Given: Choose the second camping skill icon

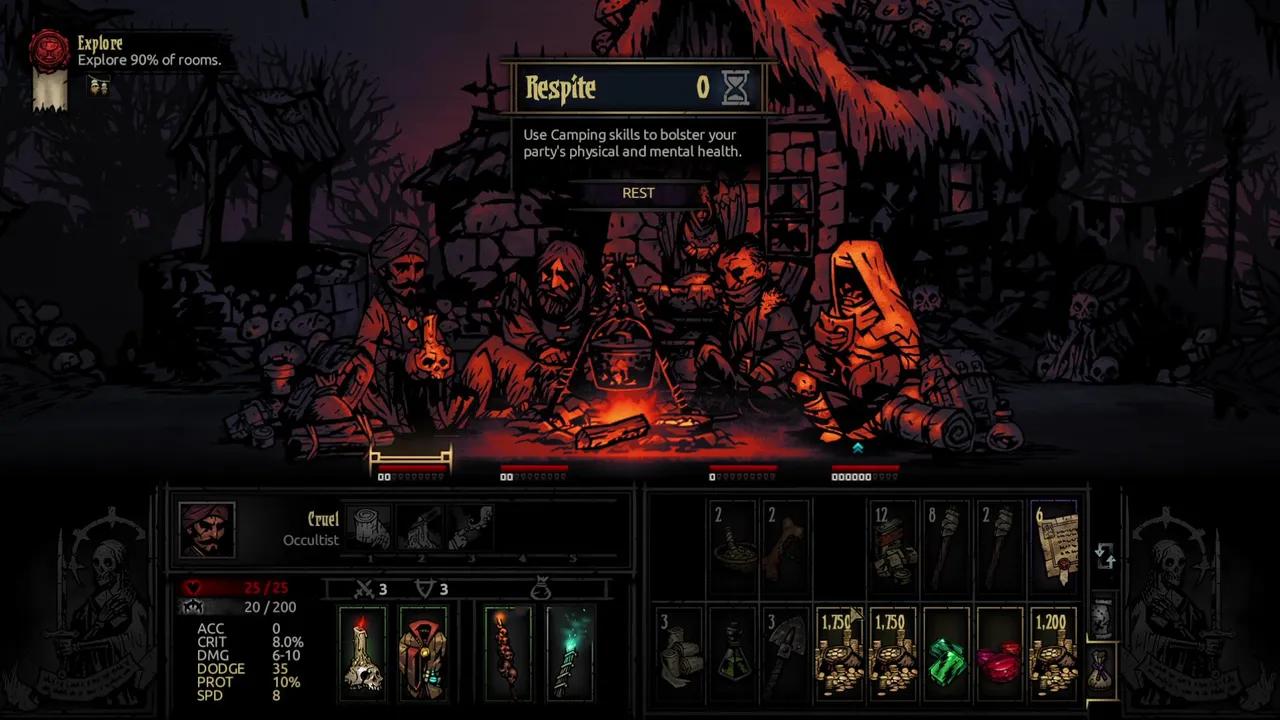Looking at the screenshot, I should (x=421, y=527).
